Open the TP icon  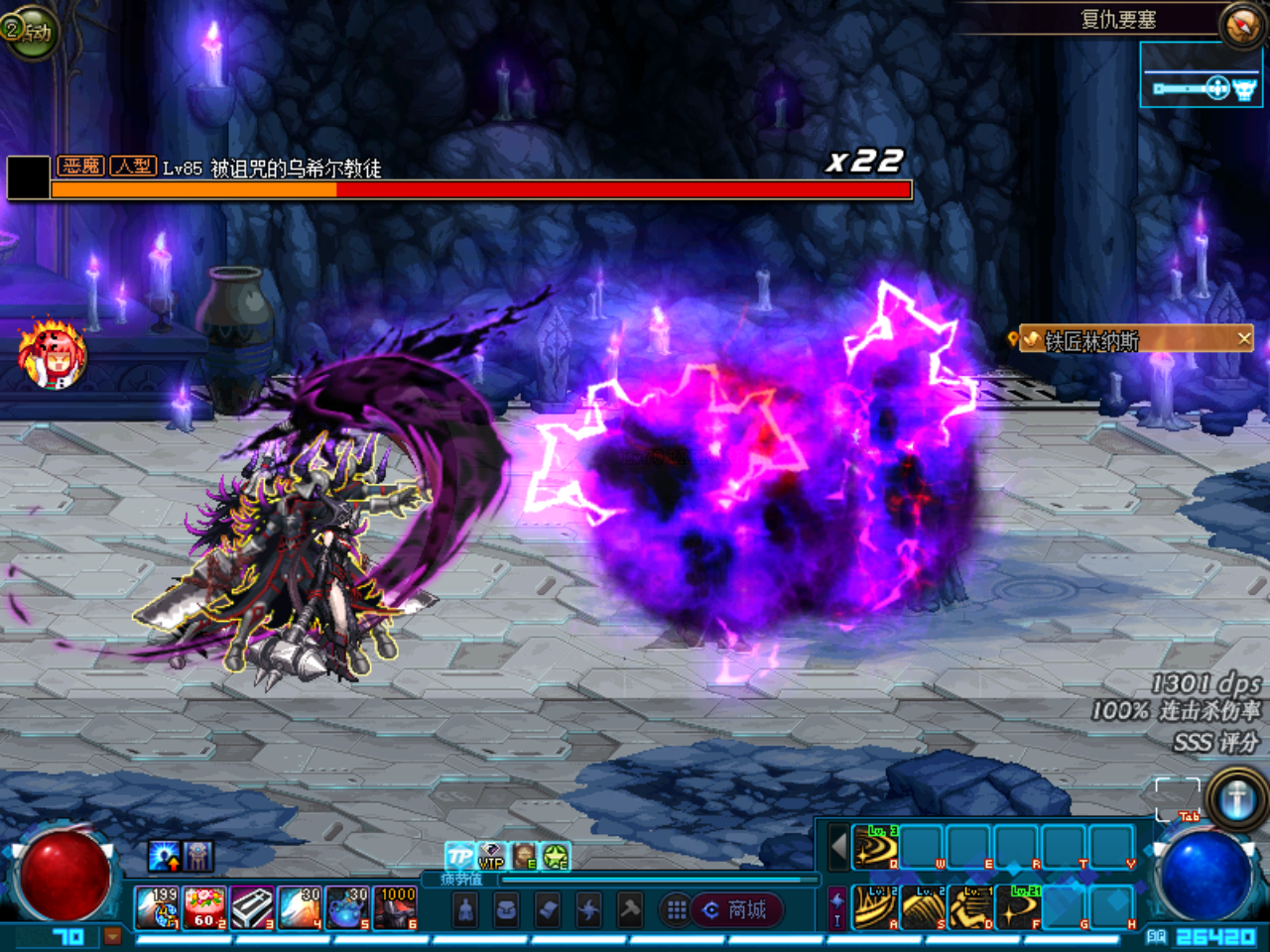click(x=459, y=856)
